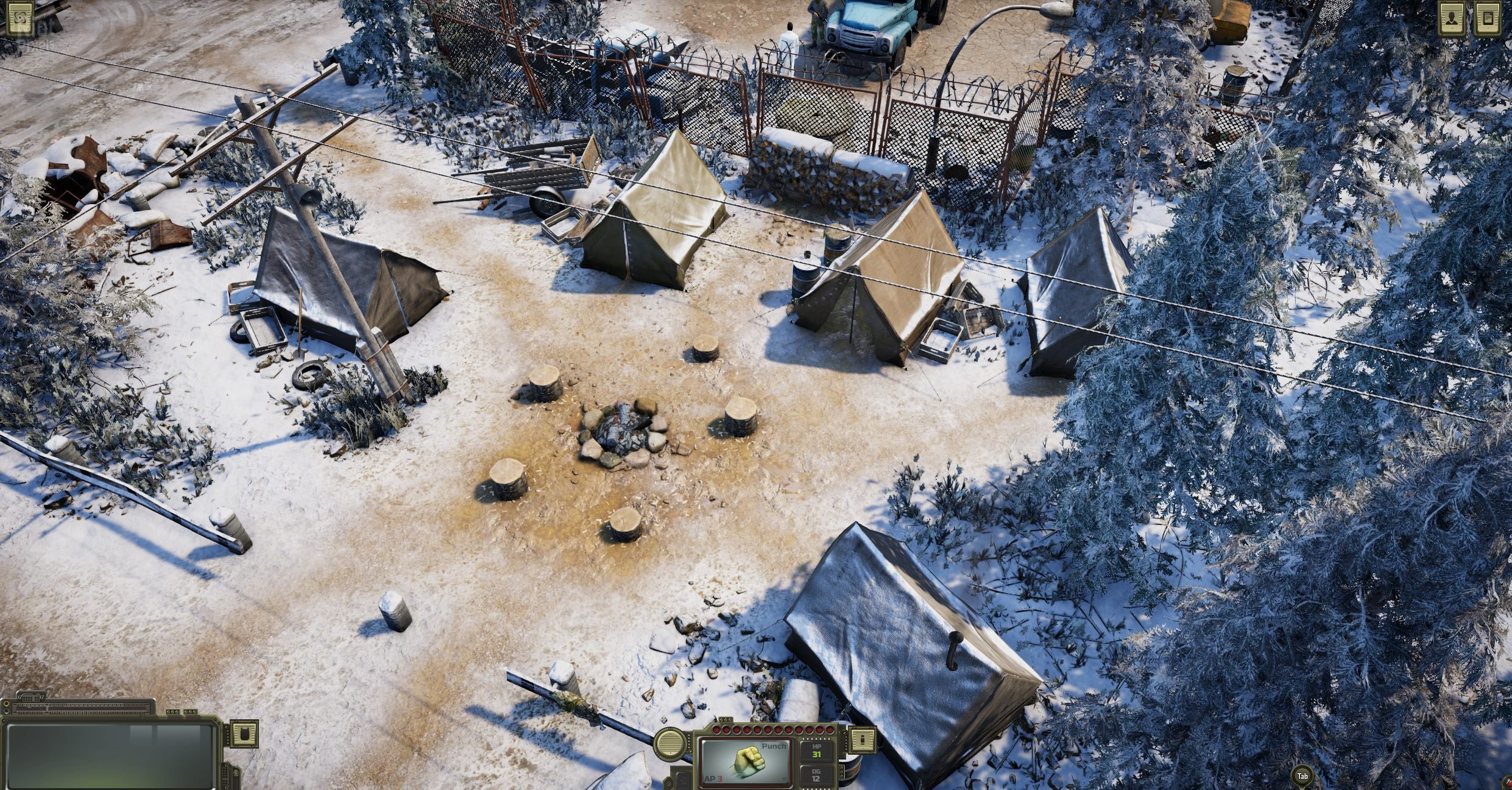Click the bullet ammo button

coord(862,740)
